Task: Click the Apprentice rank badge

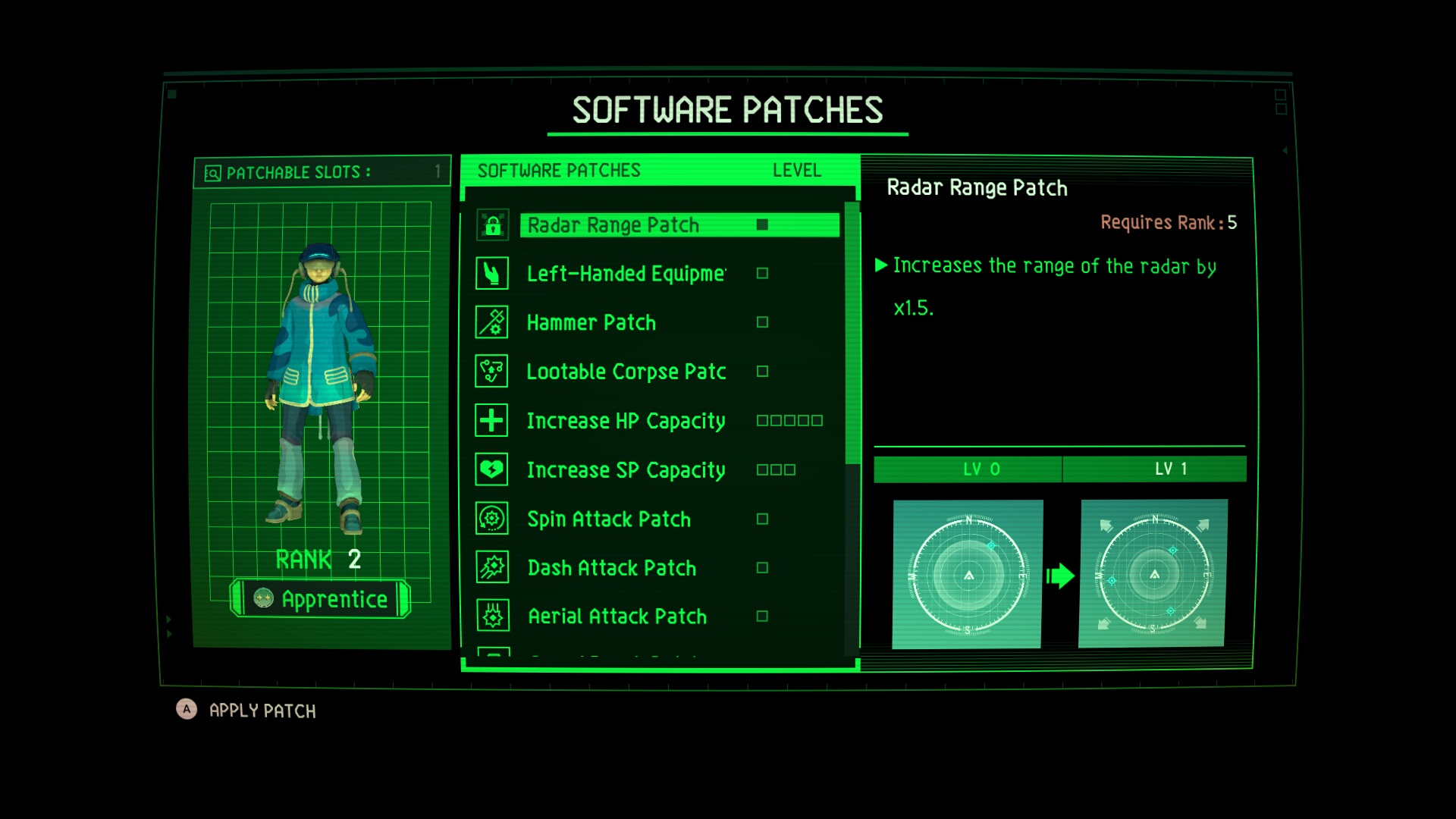Action: click(x=321, y=599)
